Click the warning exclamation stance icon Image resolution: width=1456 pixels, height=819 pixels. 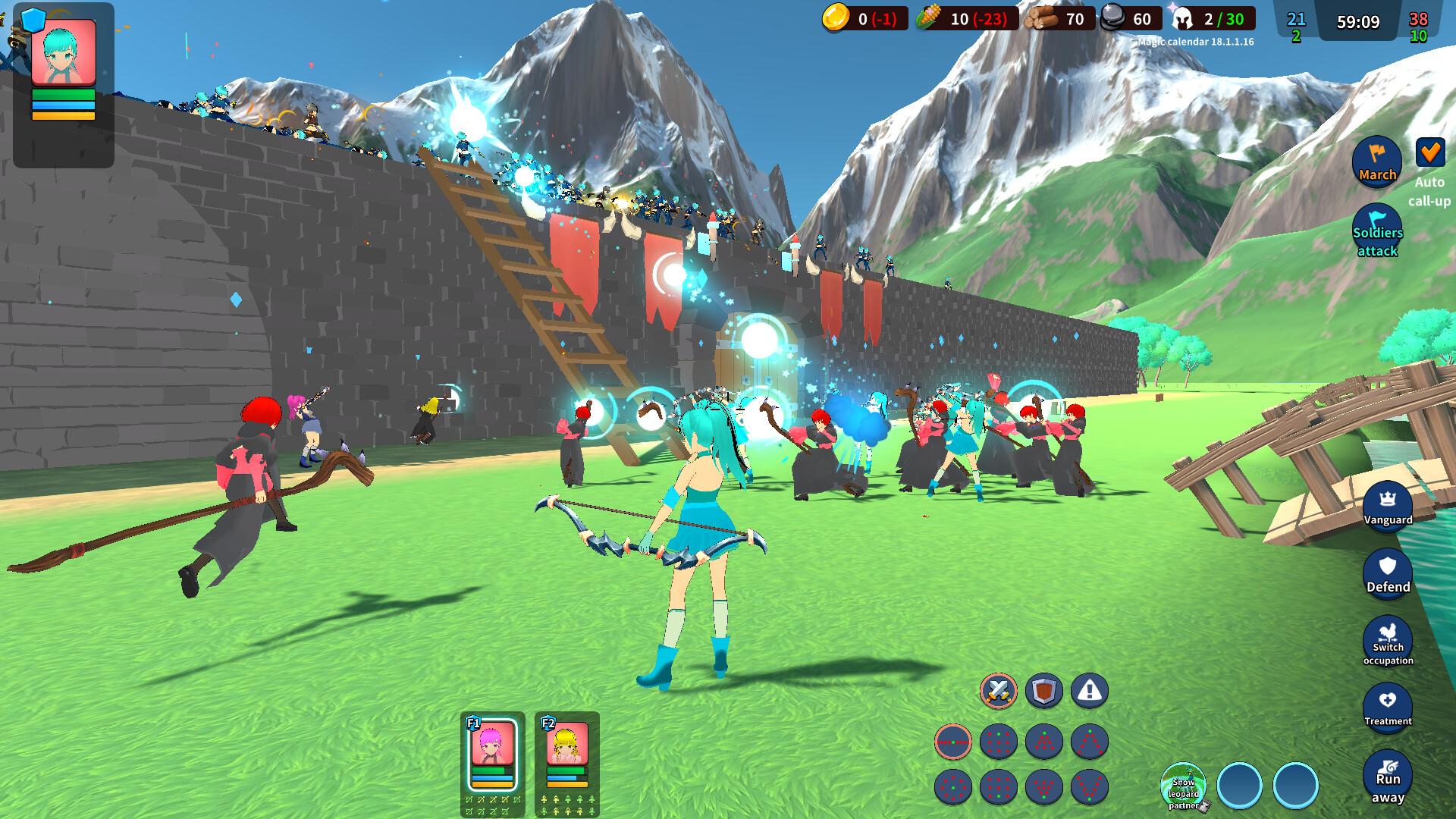1089,692
